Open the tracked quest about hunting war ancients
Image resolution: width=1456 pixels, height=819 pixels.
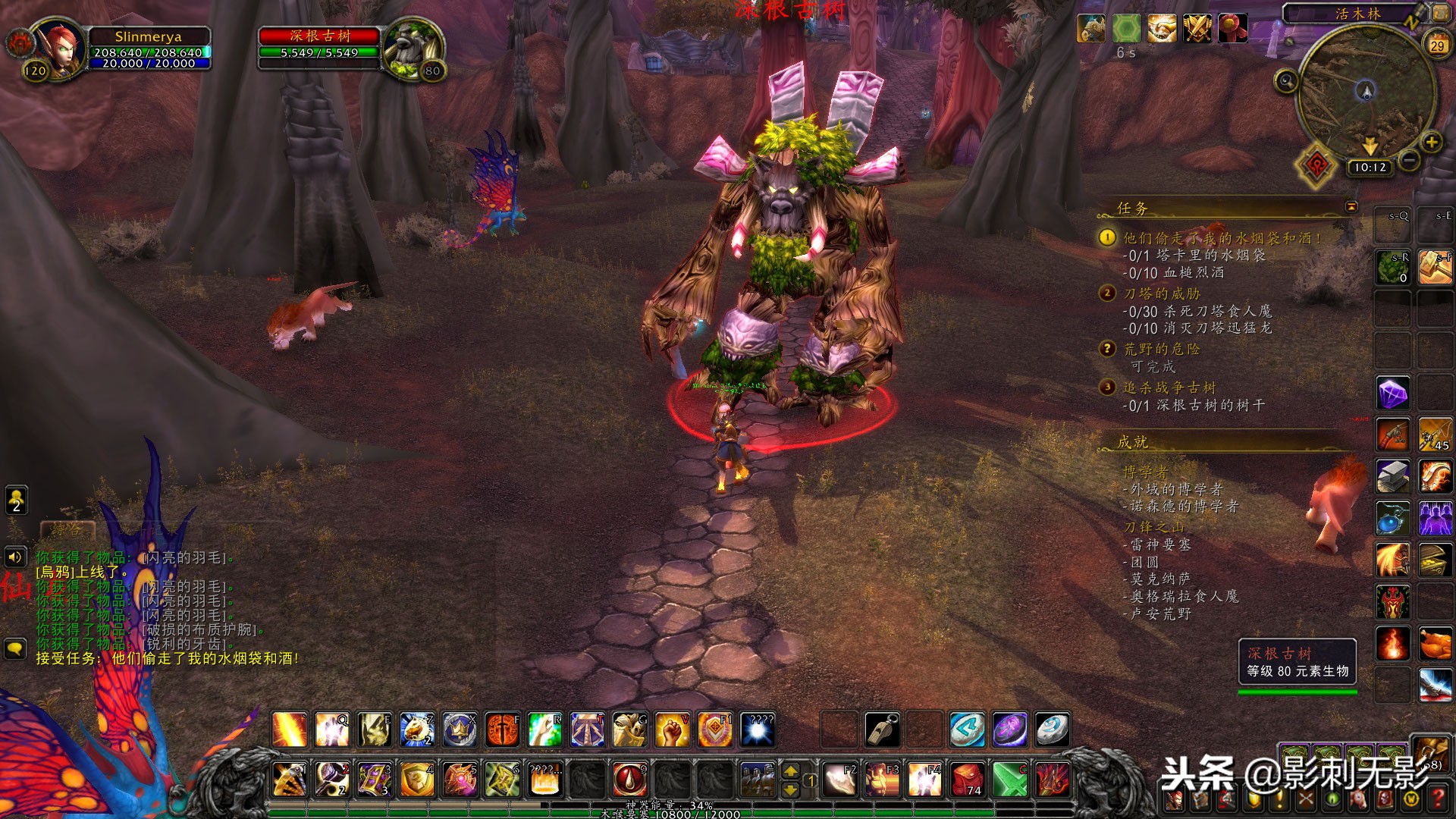click(1169, 388)
